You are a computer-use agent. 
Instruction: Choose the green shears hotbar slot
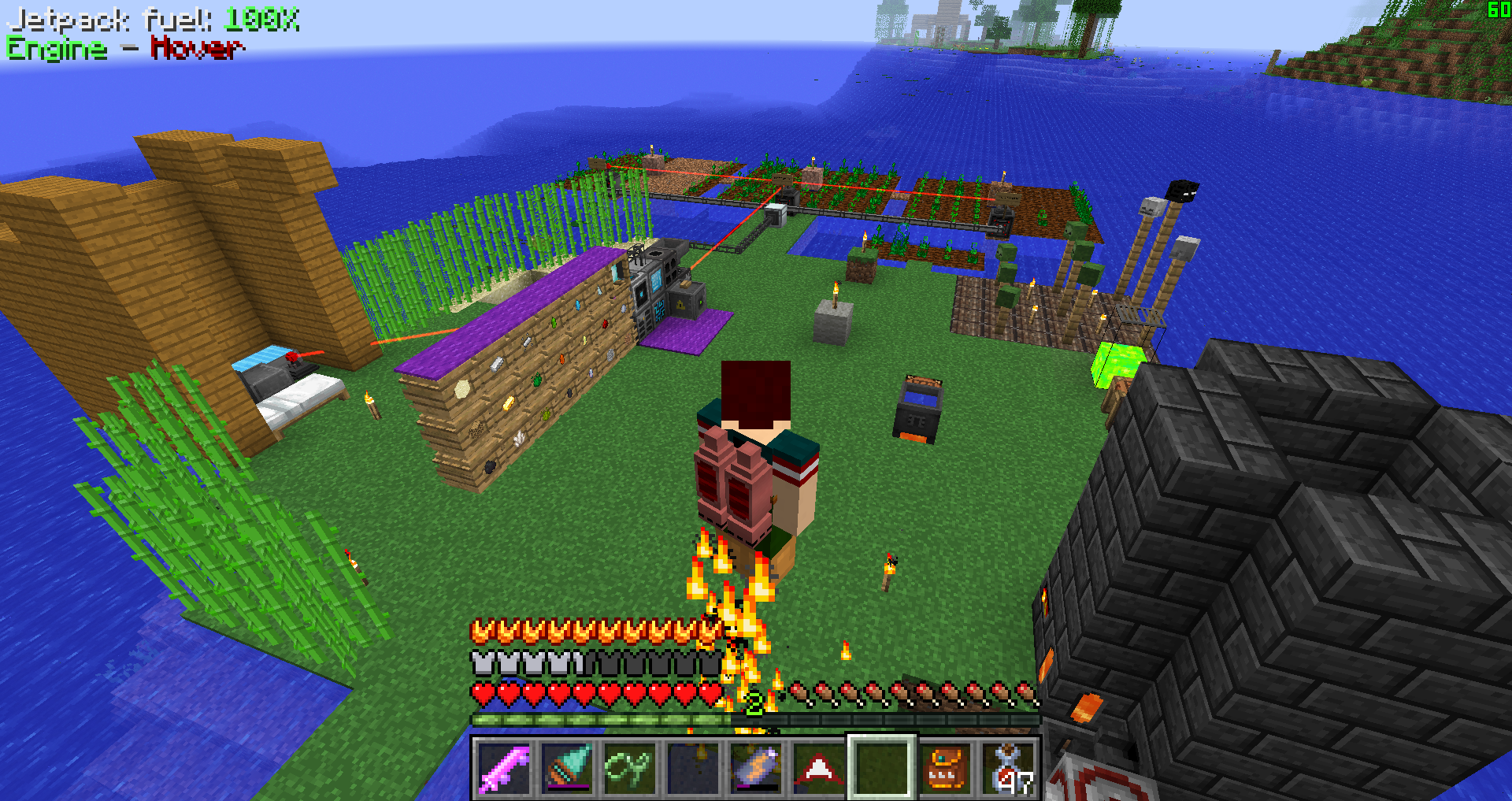630,768
